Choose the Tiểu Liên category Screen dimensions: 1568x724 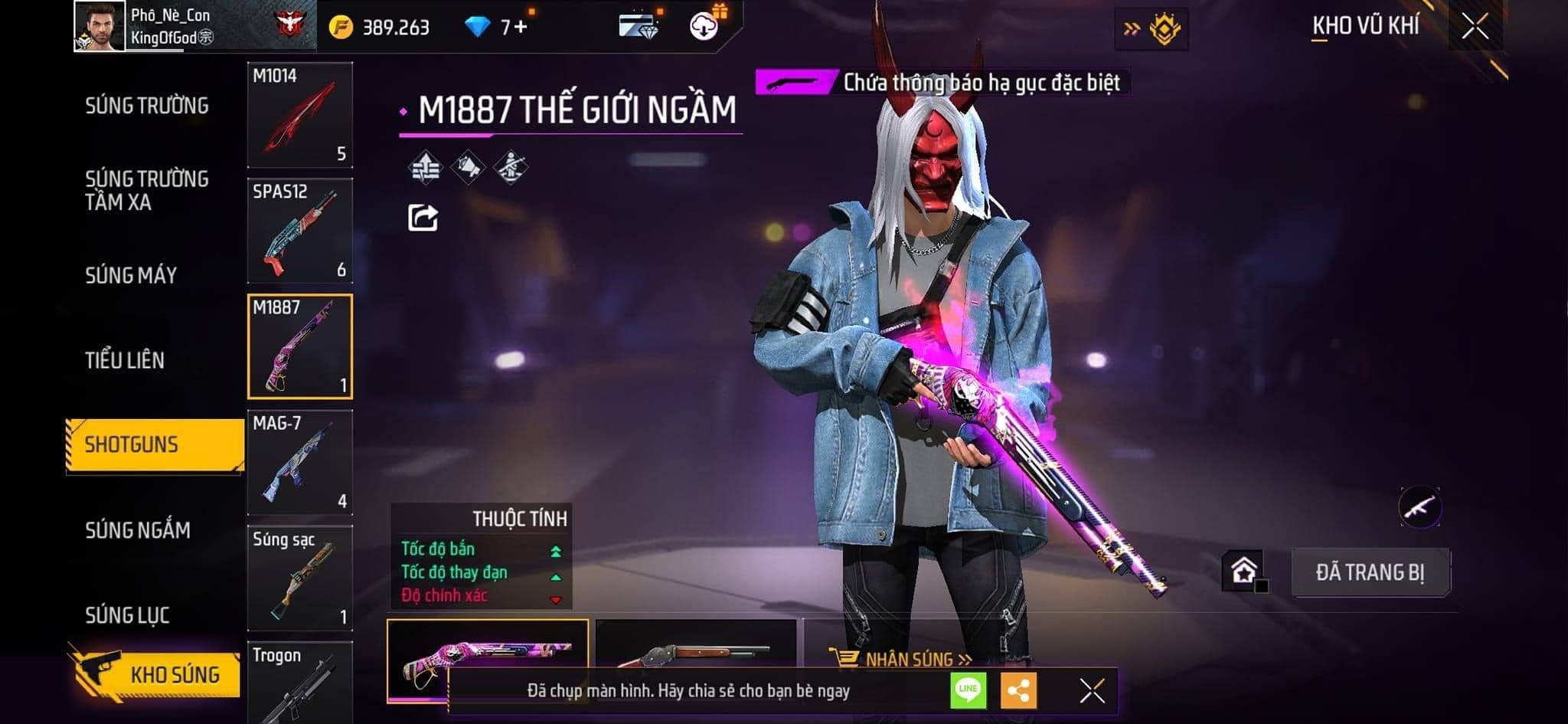(125, 360)
